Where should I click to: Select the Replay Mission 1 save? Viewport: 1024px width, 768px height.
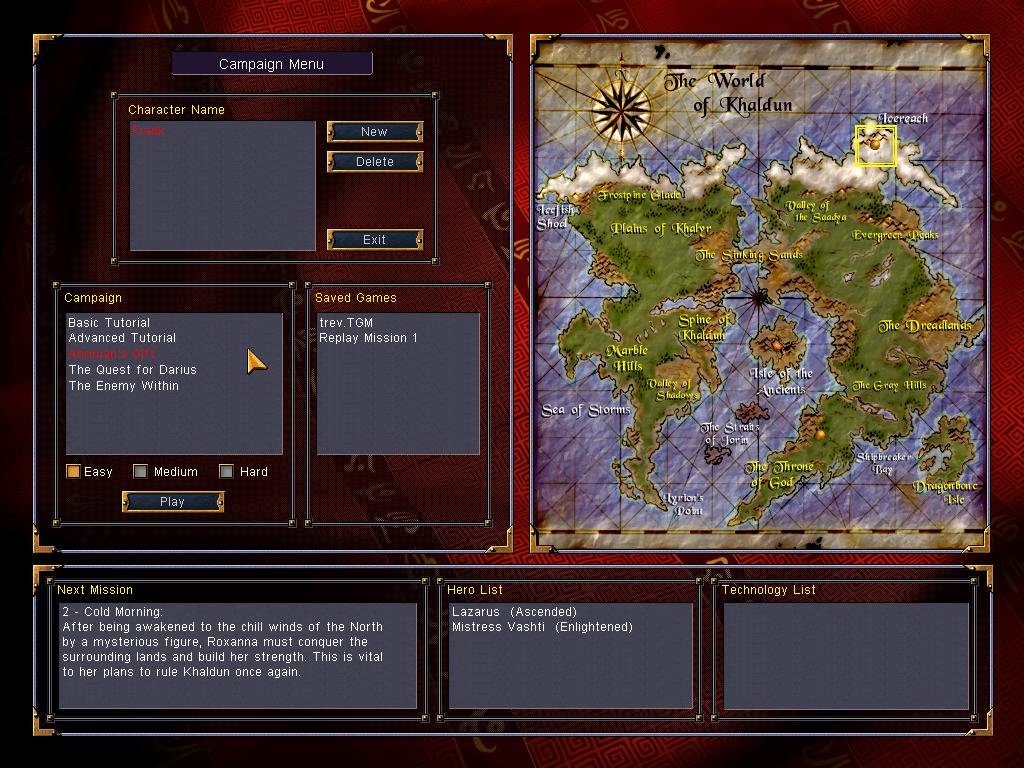tap(368, 338)
